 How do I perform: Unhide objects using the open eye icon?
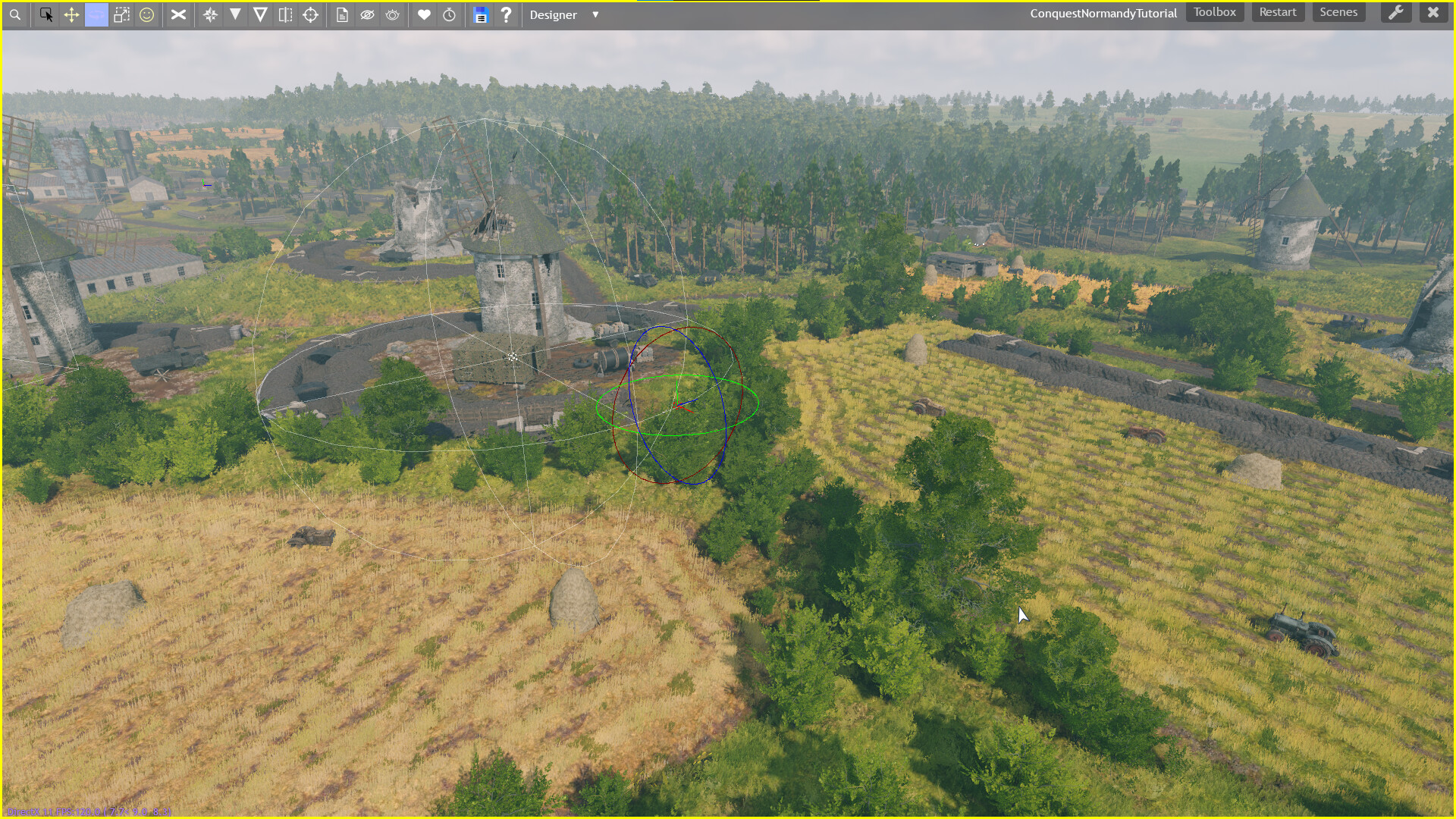point(392,14)
